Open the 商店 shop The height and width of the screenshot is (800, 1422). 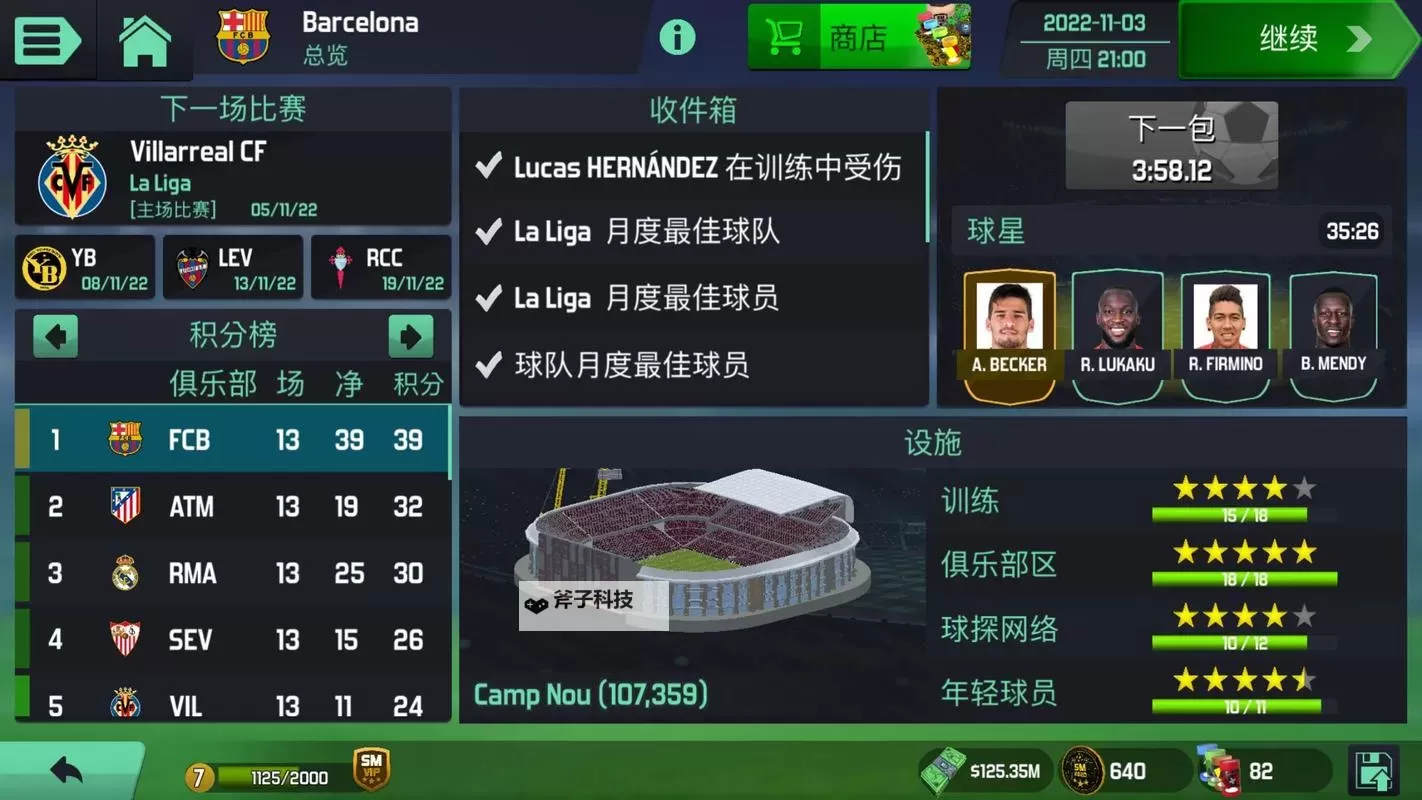pyautogui.click(x=858, y=38)
